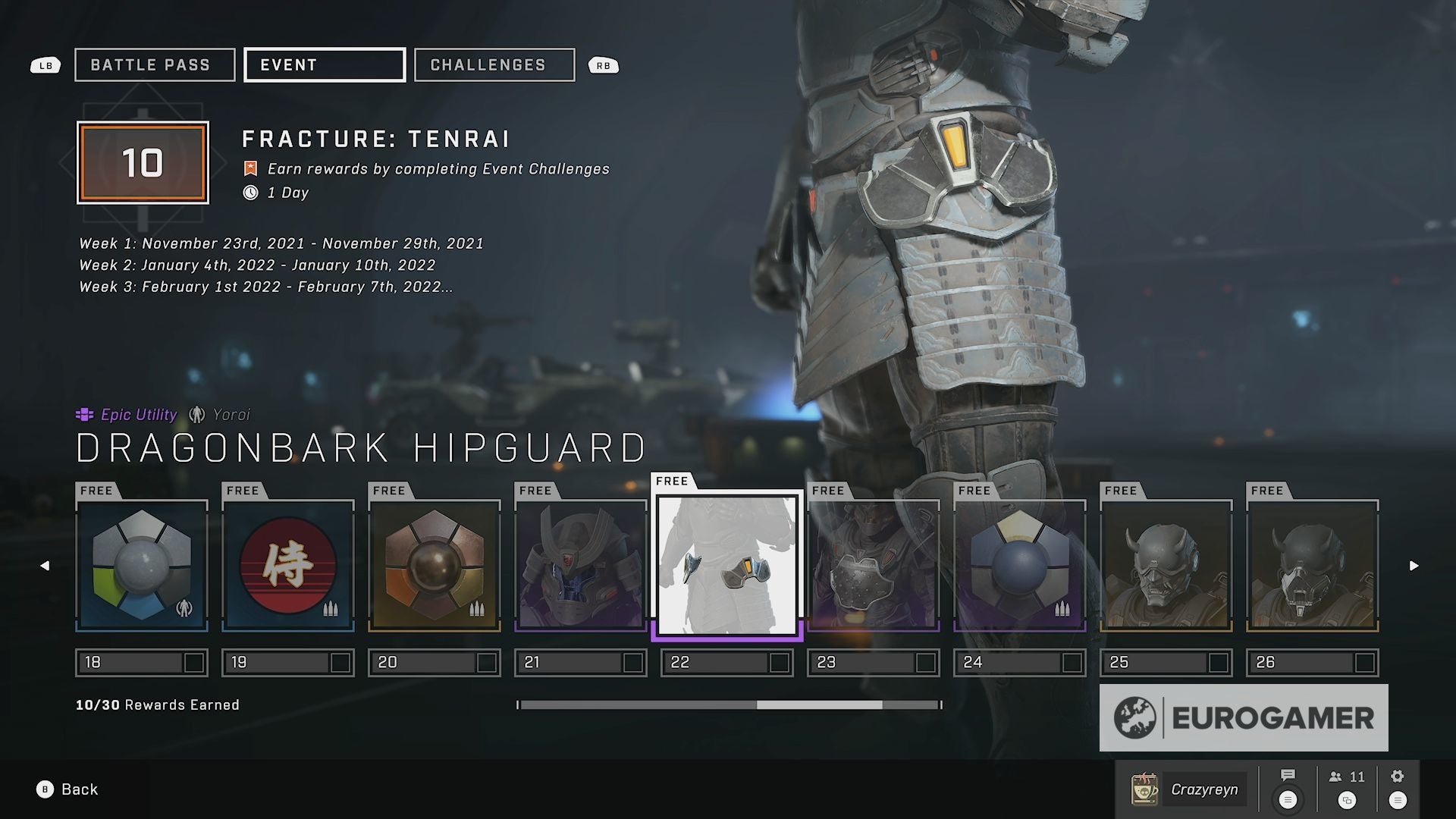The image size is (1456, 819).
Task: Open the Challenges tab
Action: click(494, 65)
